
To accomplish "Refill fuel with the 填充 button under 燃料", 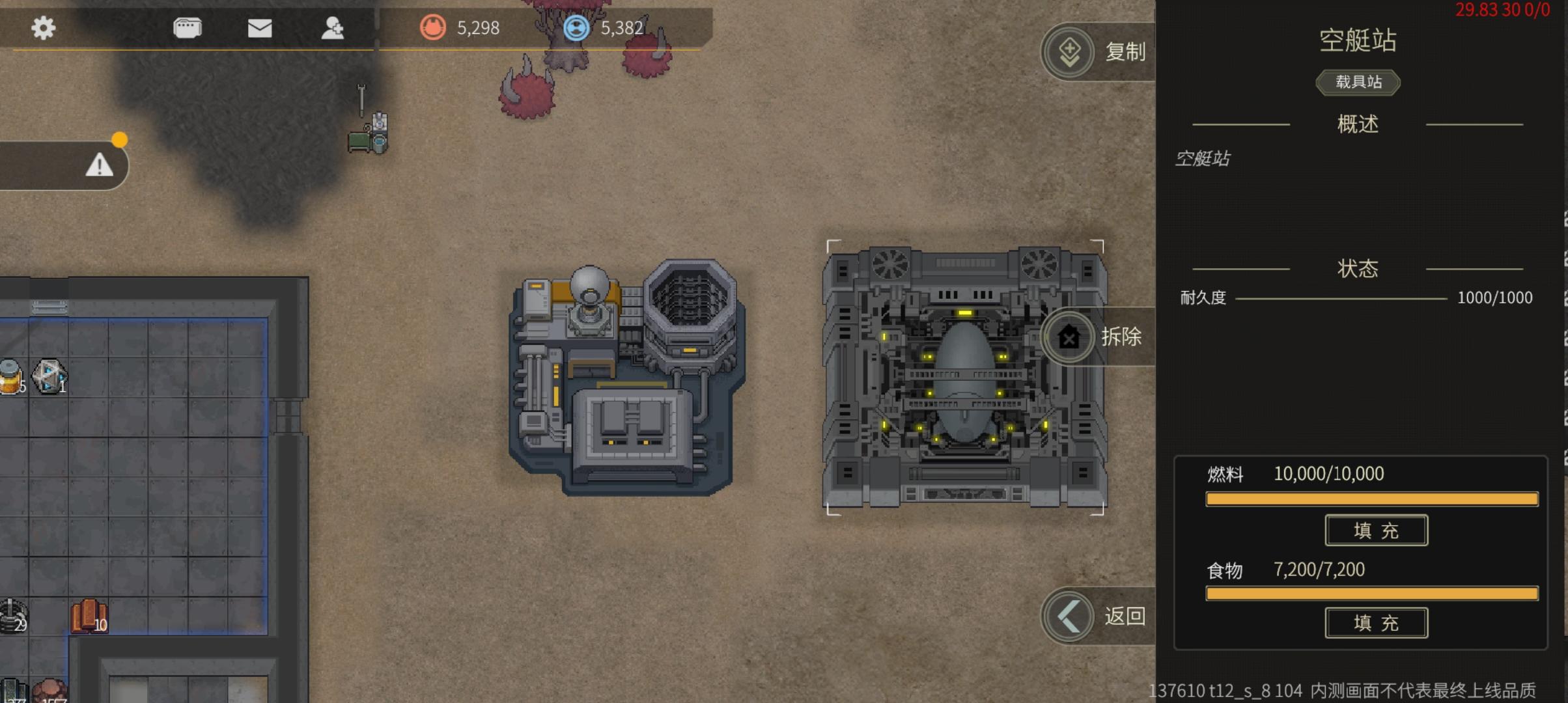I will coord(1376,531).
